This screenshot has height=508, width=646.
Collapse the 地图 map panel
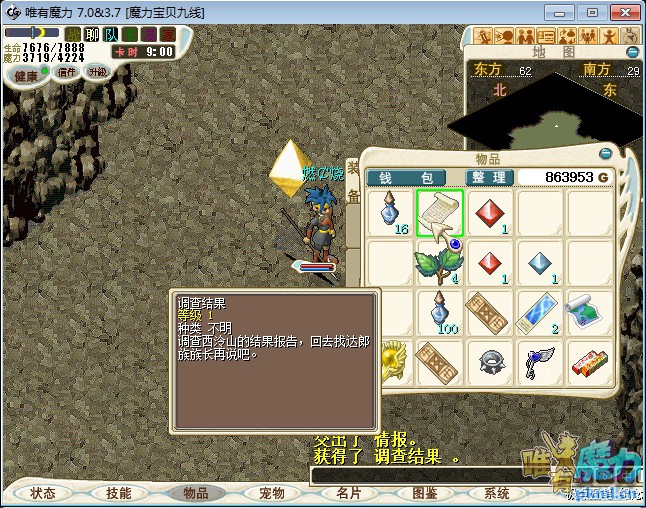pos(632,52)
